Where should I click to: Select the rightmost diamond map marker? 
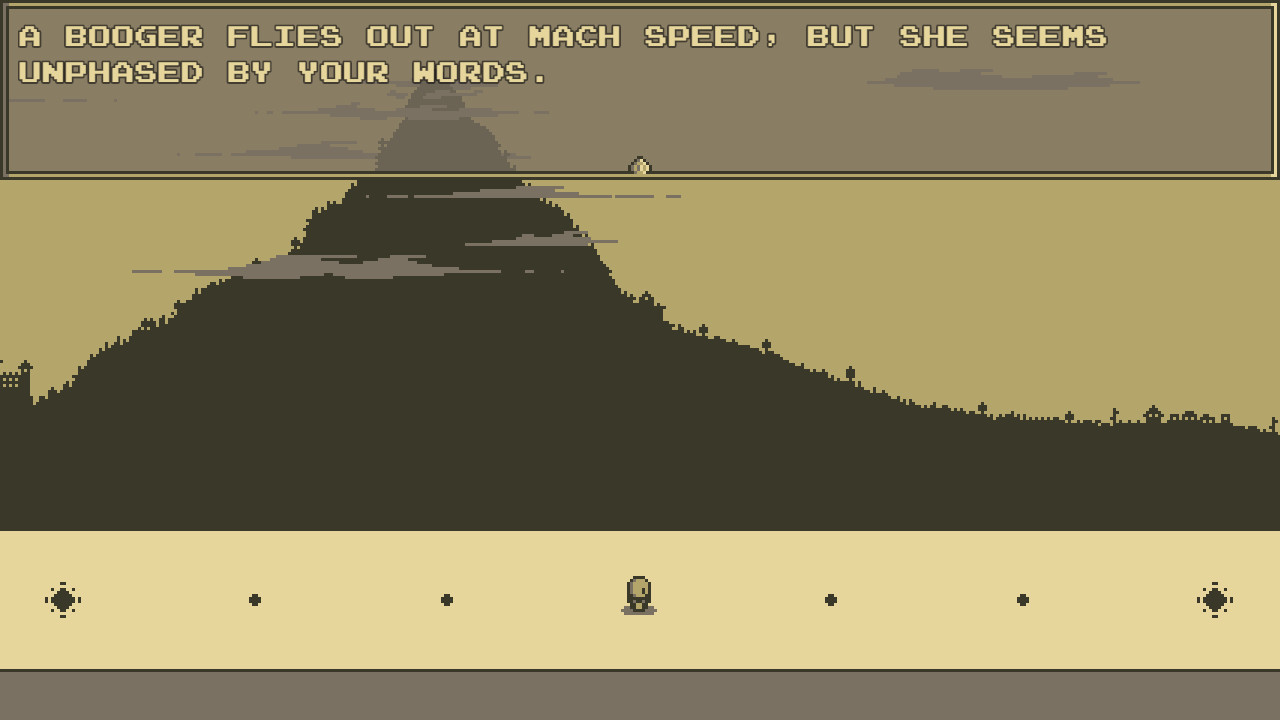coord(1216,599)
